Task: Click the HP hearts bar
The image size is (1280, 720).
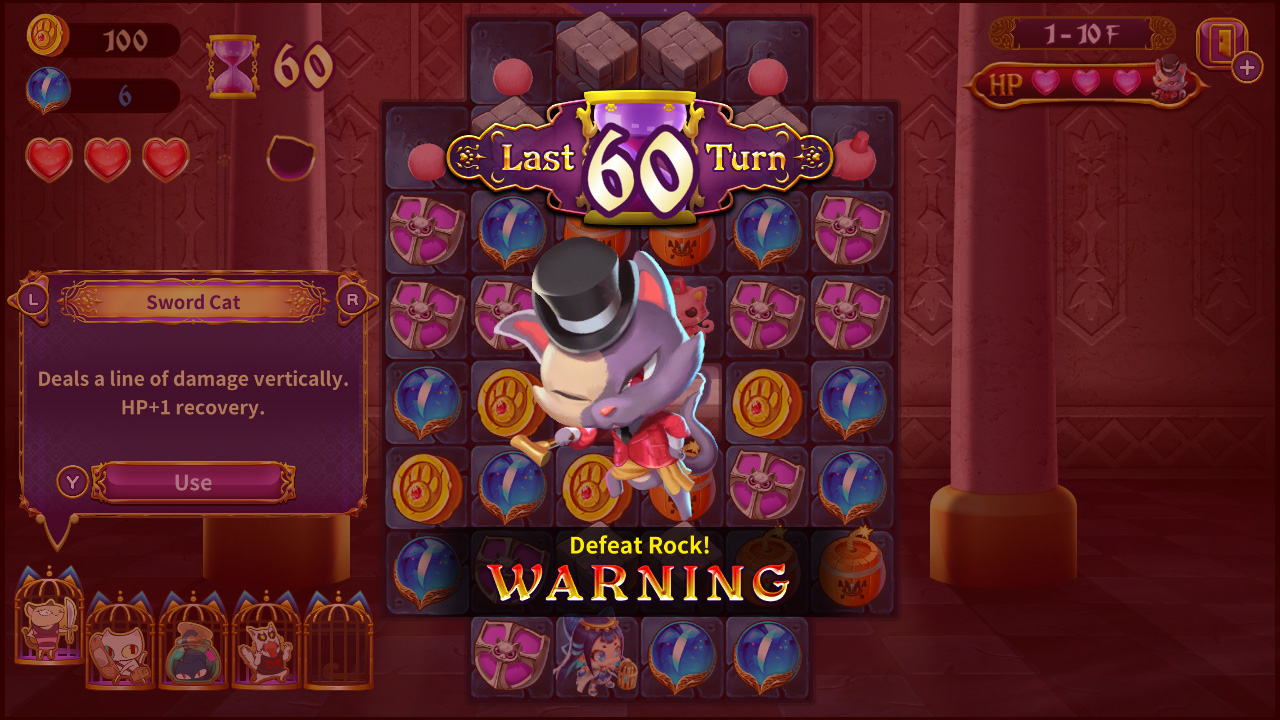Action: pos(1080,83)
